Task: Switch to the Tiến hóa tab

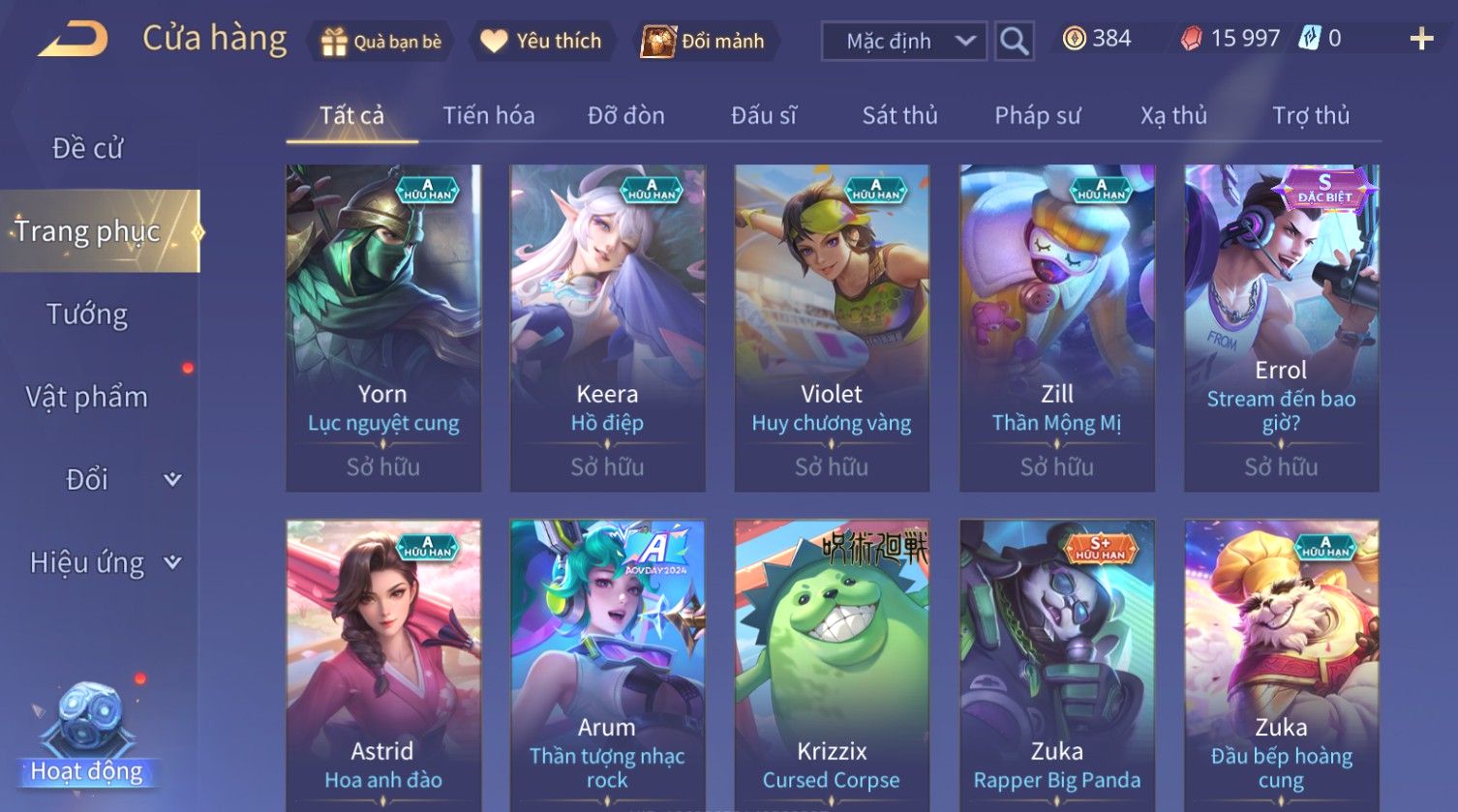Action: (x=488, y=116)
